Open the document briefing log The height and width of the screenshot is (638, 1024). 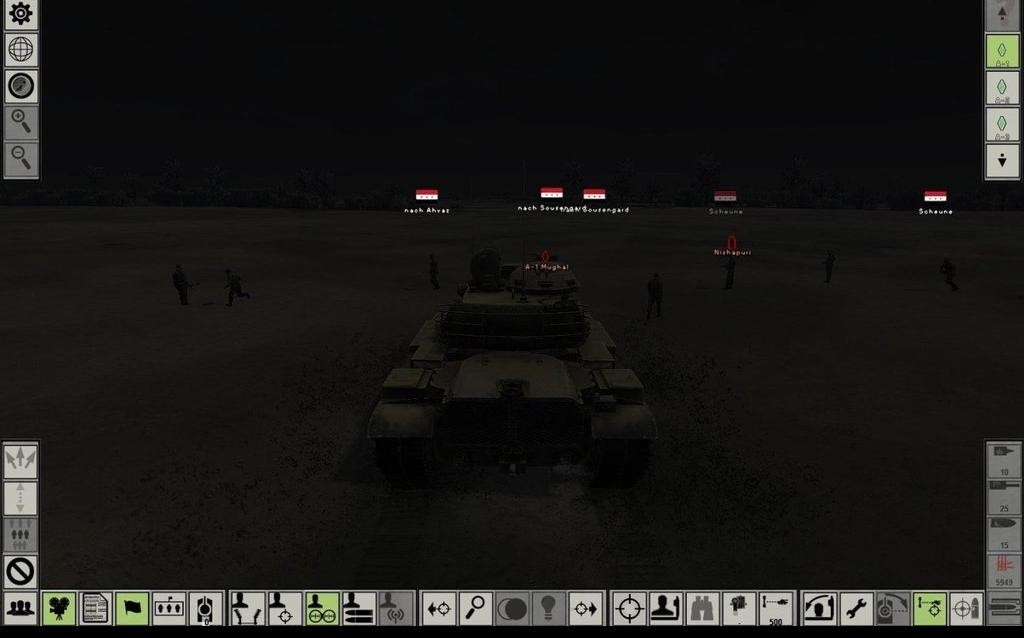[x=95, y=607]
